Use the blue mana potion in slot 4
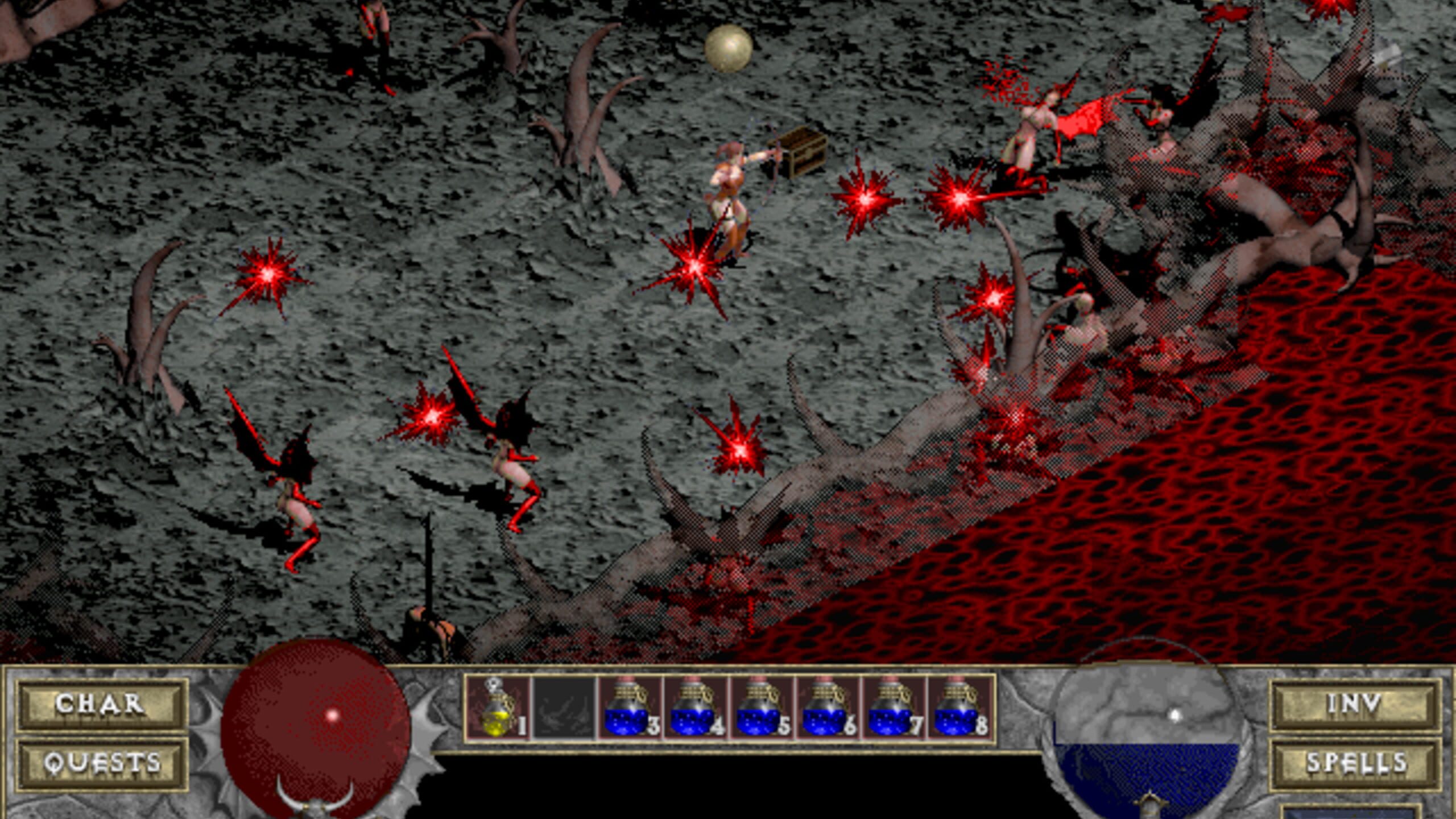The width and height of the screenshot is (1456, 819). pos(696,709)
